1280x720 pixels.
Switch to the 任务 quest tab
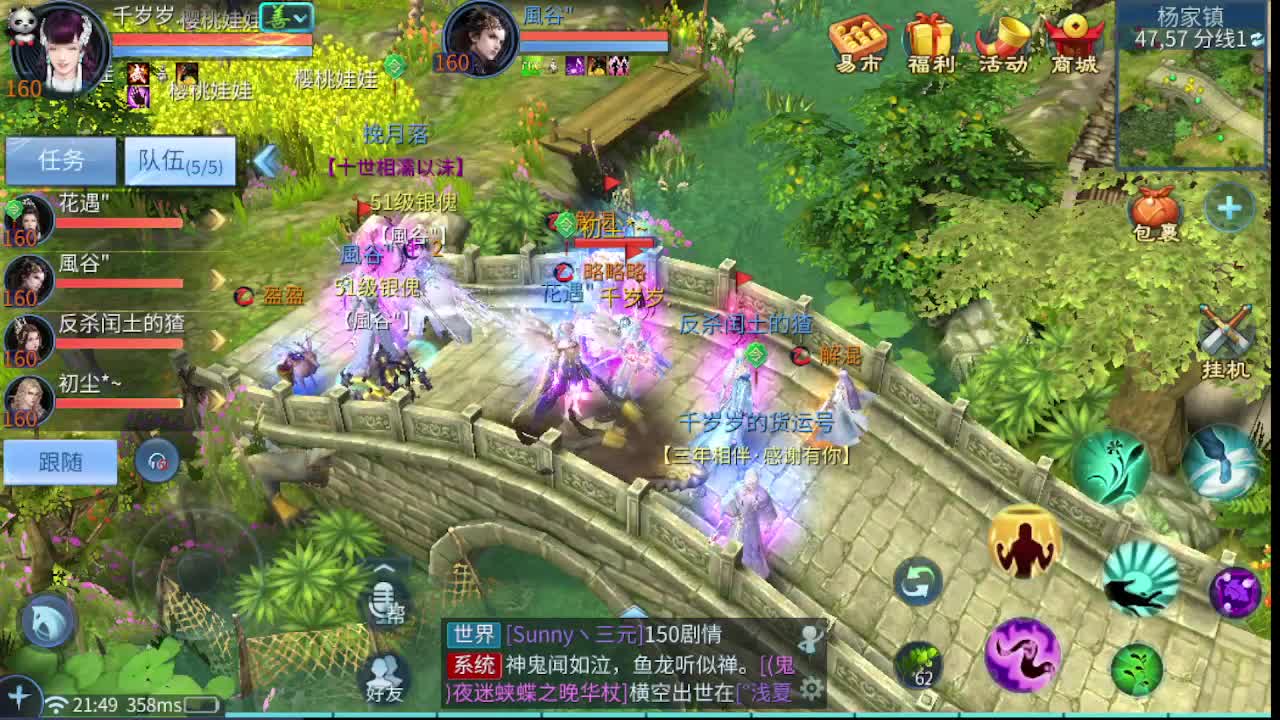(x=58, y=159)
